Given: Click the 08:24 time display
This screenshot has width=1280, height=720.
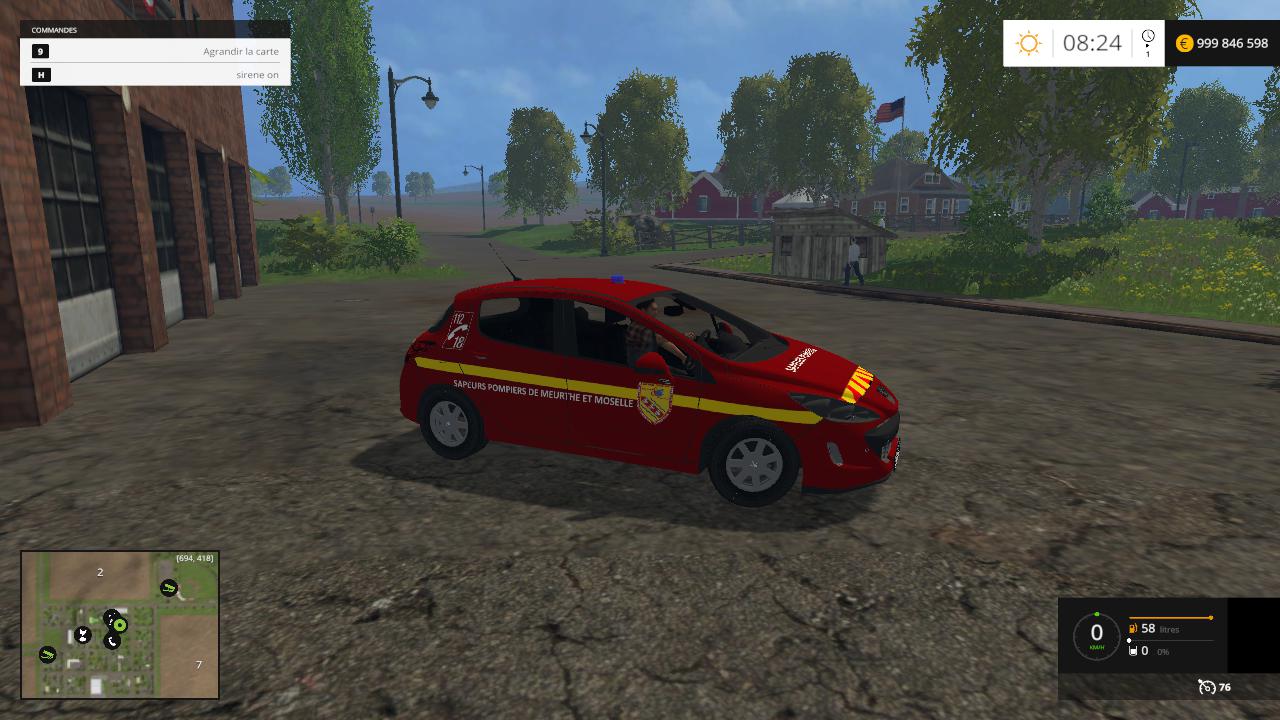Looking at the screenshot, I should pyautogui.click(x=1092, y=43).
